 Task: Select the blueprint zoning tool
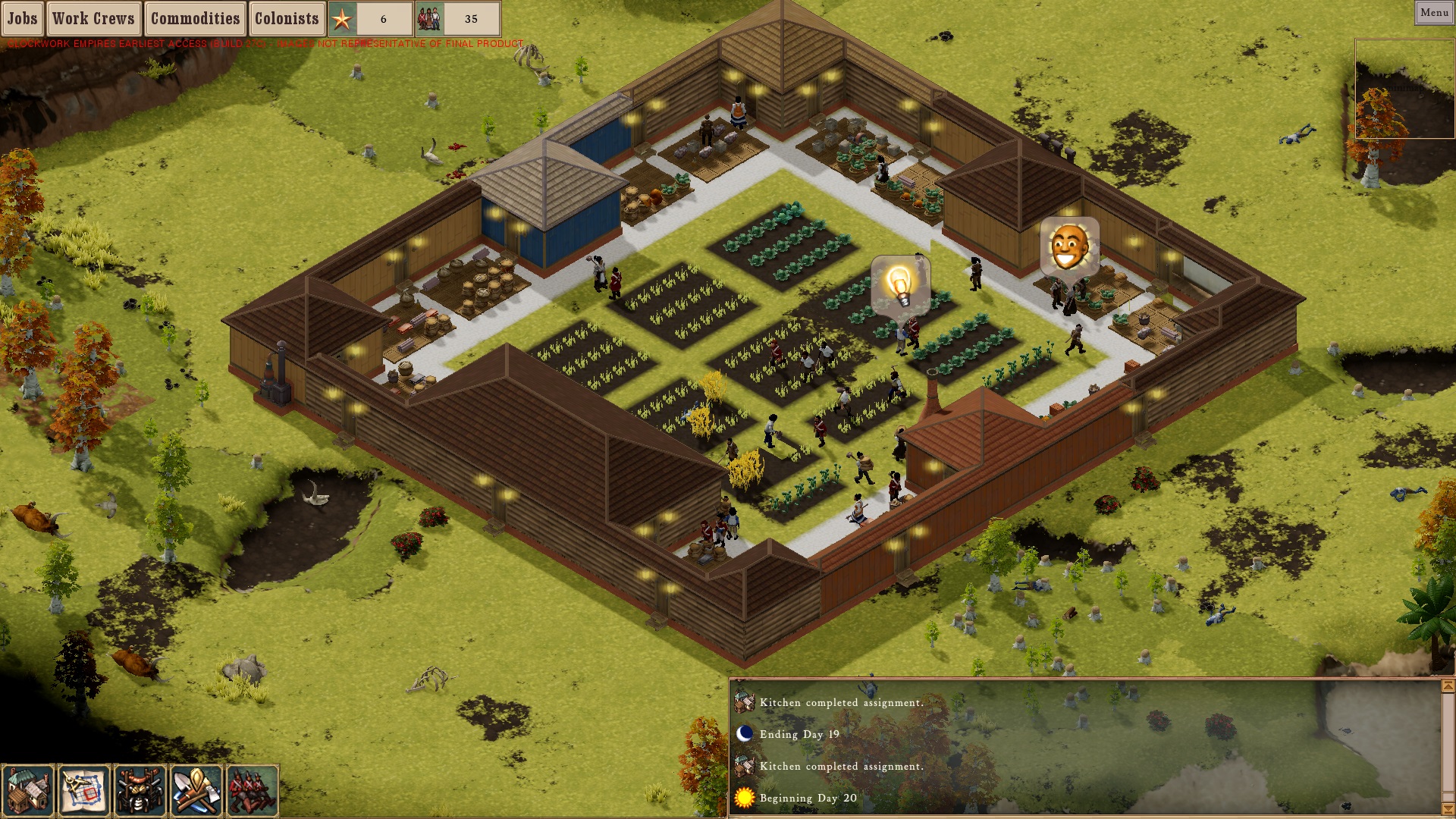click(83, 790)
